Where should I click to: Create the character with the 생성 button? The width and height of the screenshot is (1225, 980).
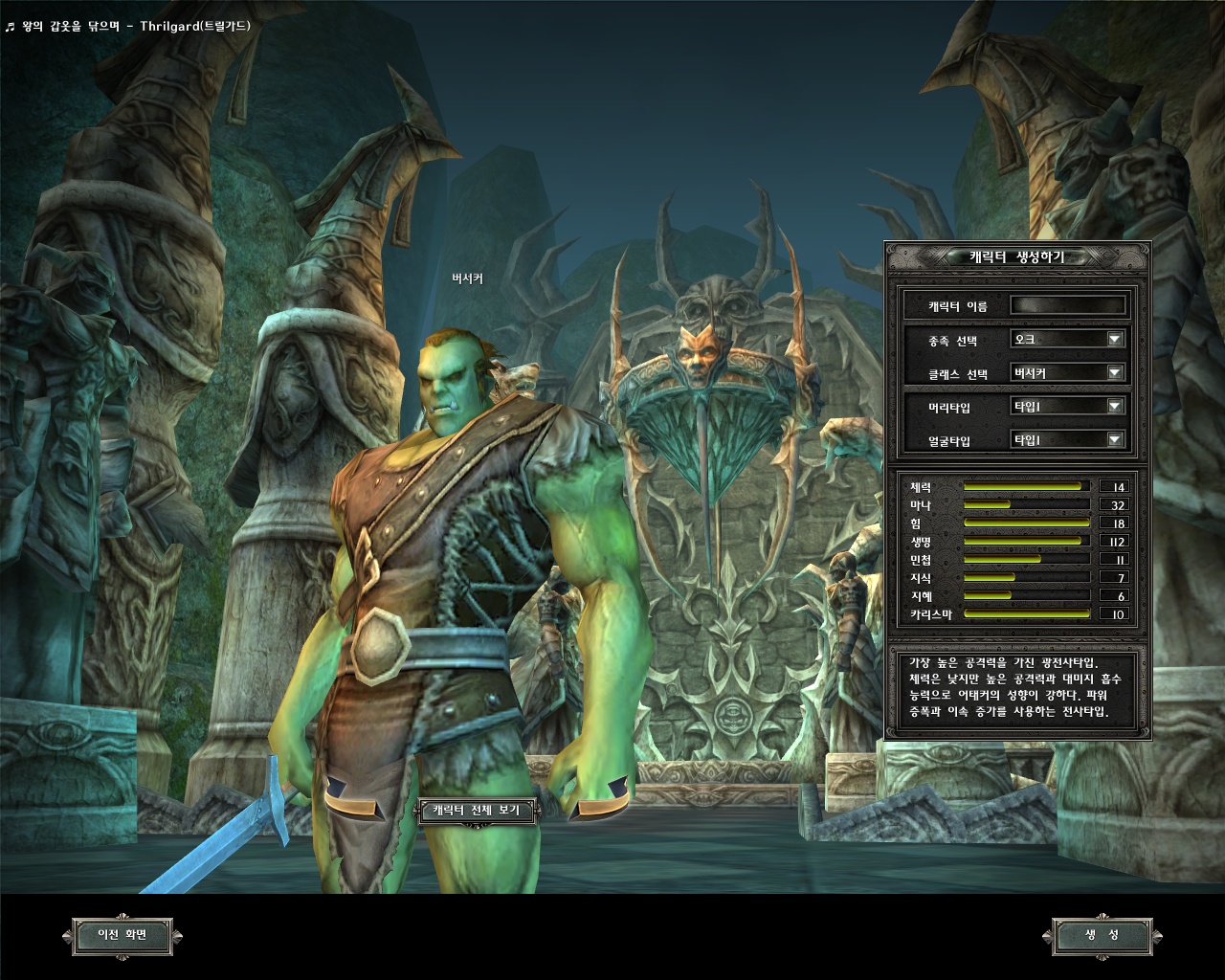1101,935
